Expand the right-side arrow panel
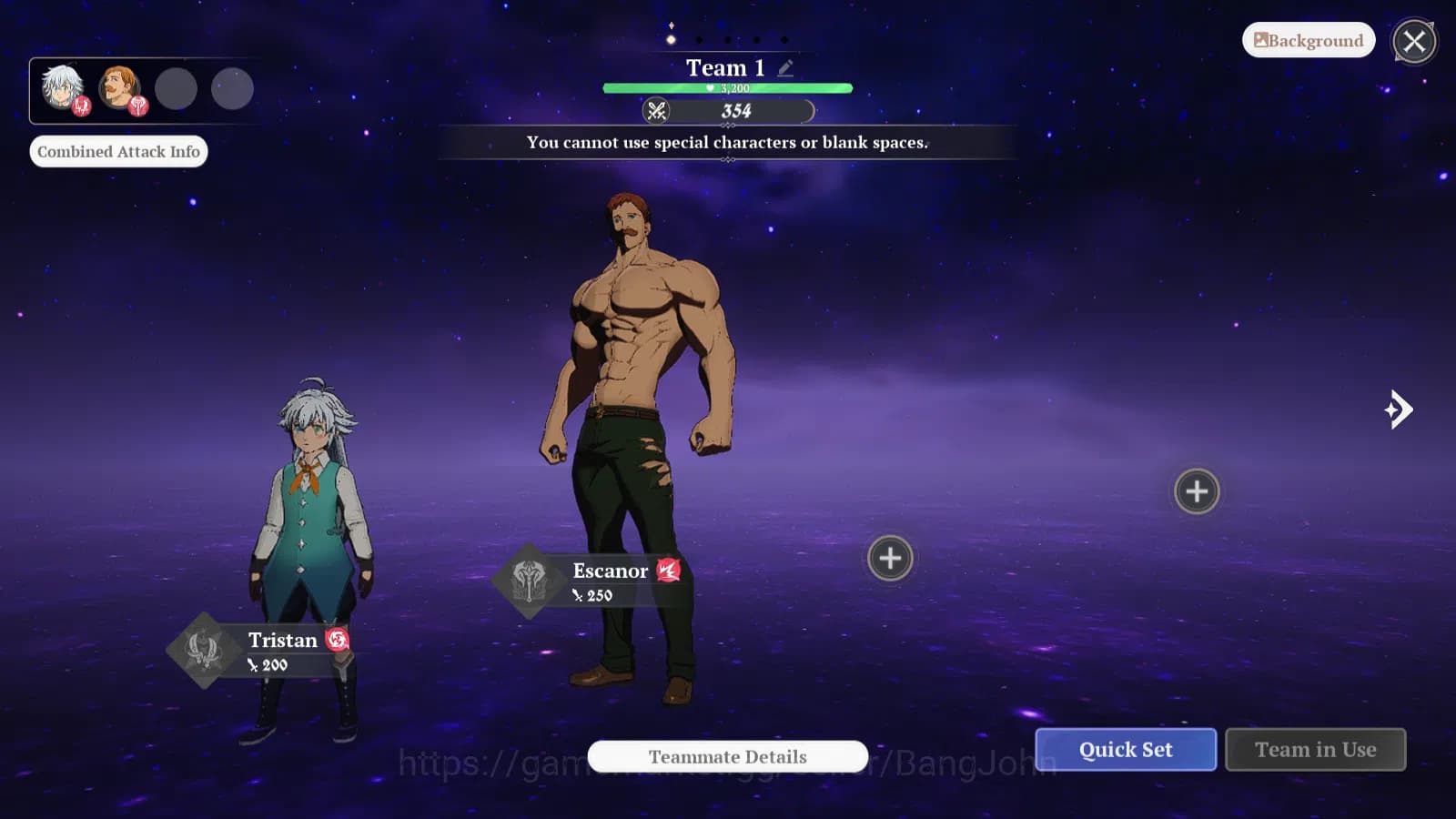 pos(1400,410)
